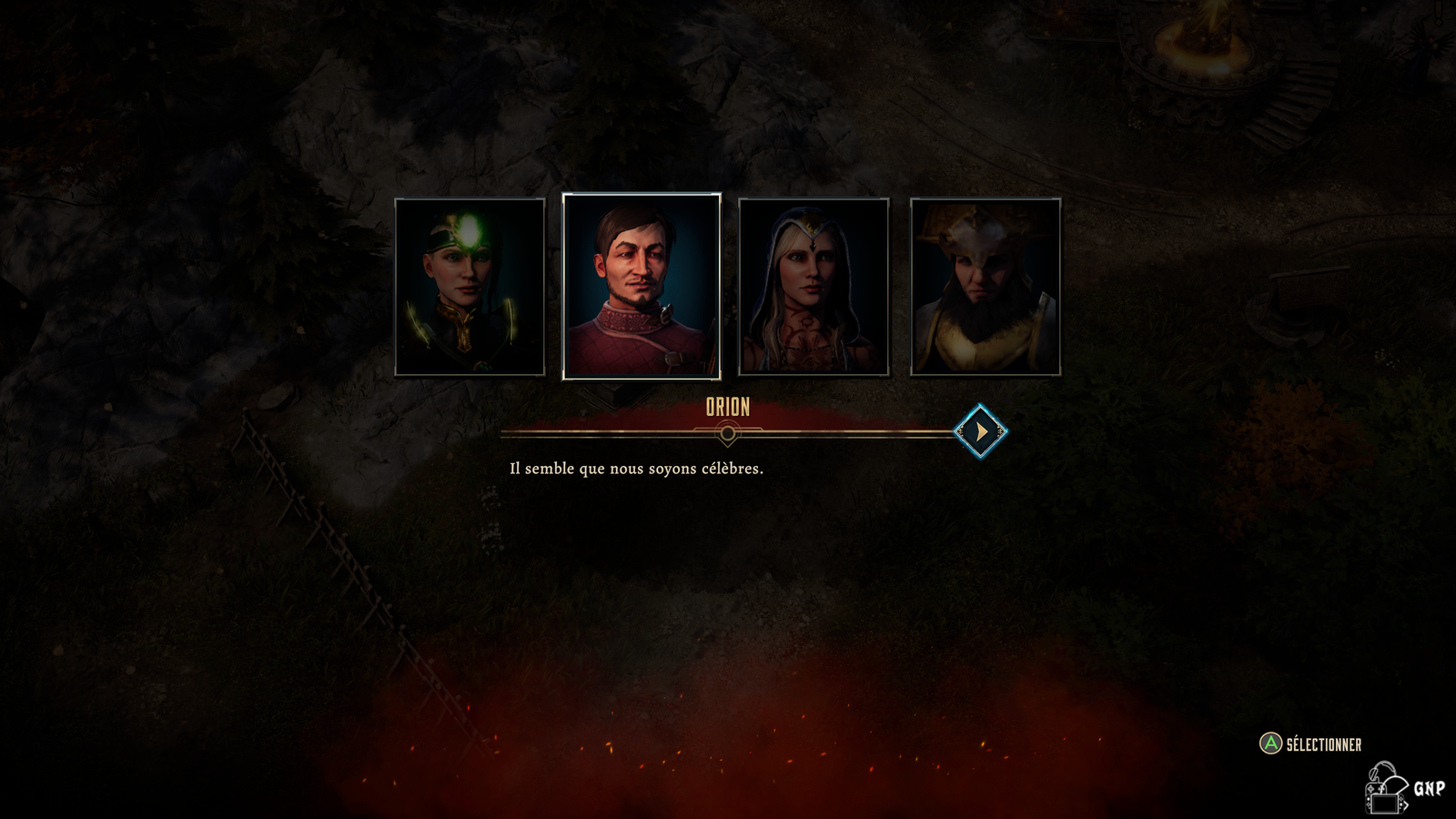
Task: Pick the hooded blonde woman portrait
Action: tap(814, 287)
